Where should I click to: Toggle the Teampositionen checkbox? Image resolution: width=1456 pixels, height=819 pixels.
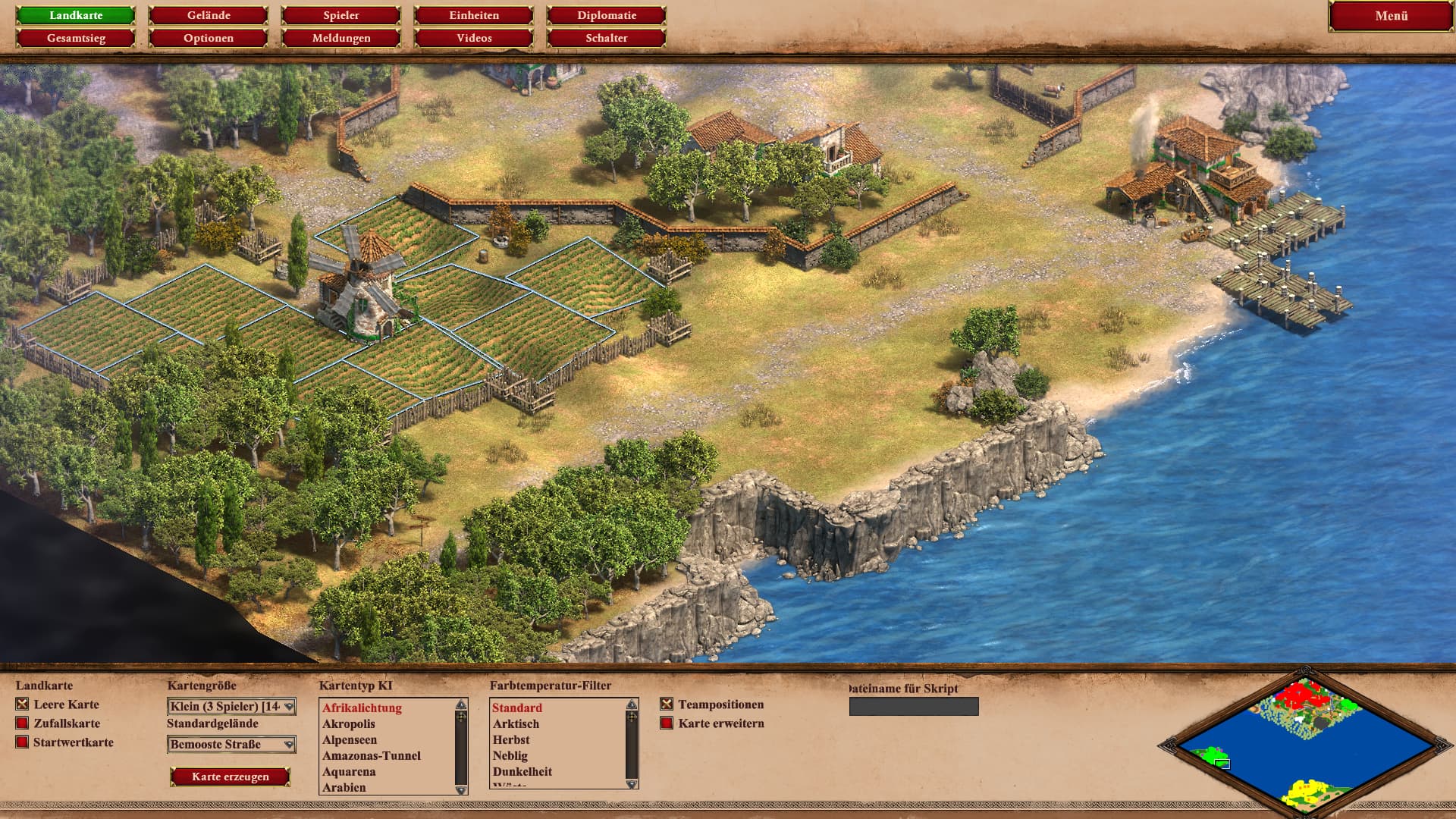tap(667, 704)
